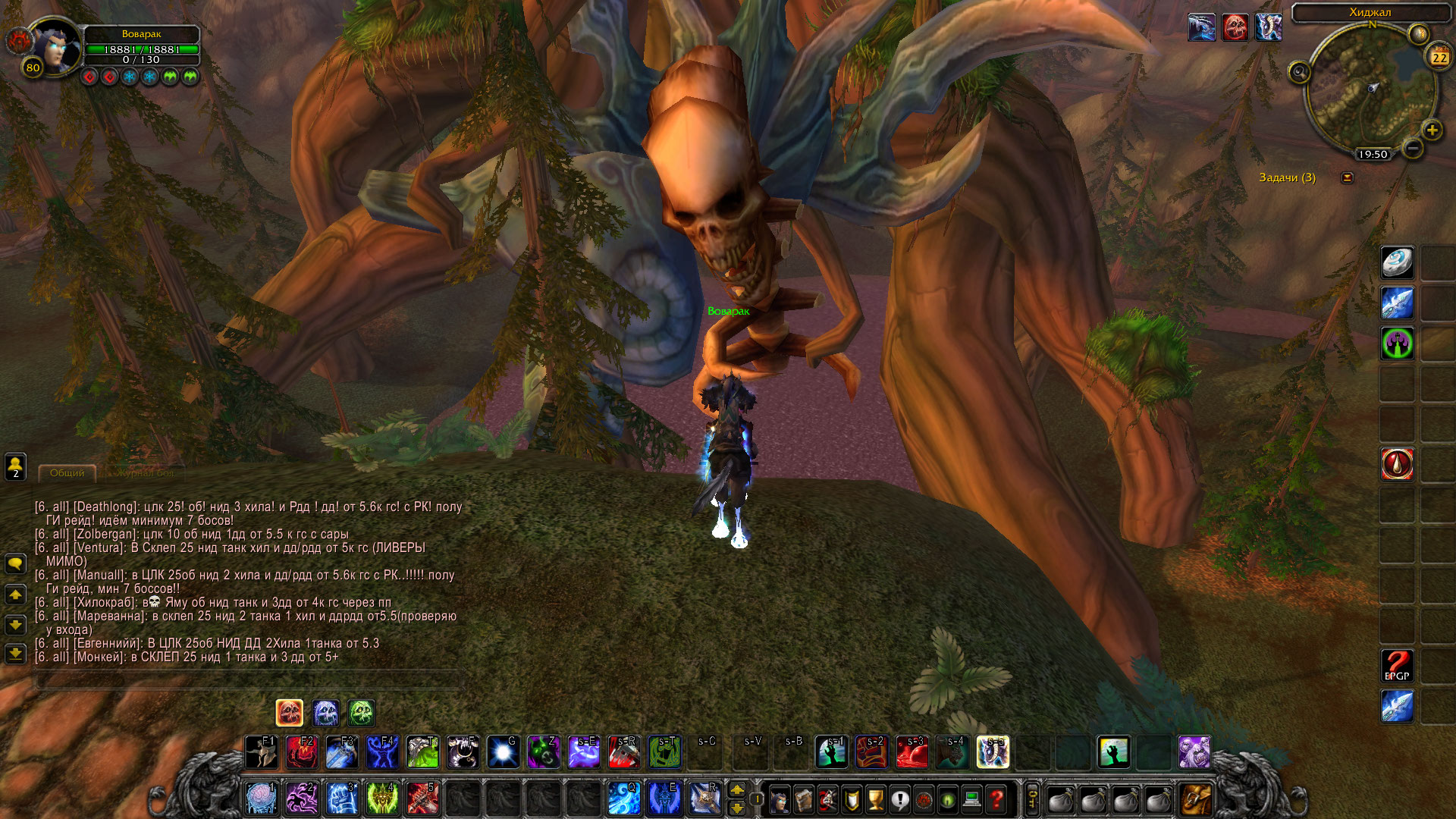Select the Unholy Presence green skull stance
Screen dimensions: 1456x819
[x=362, y=713]
